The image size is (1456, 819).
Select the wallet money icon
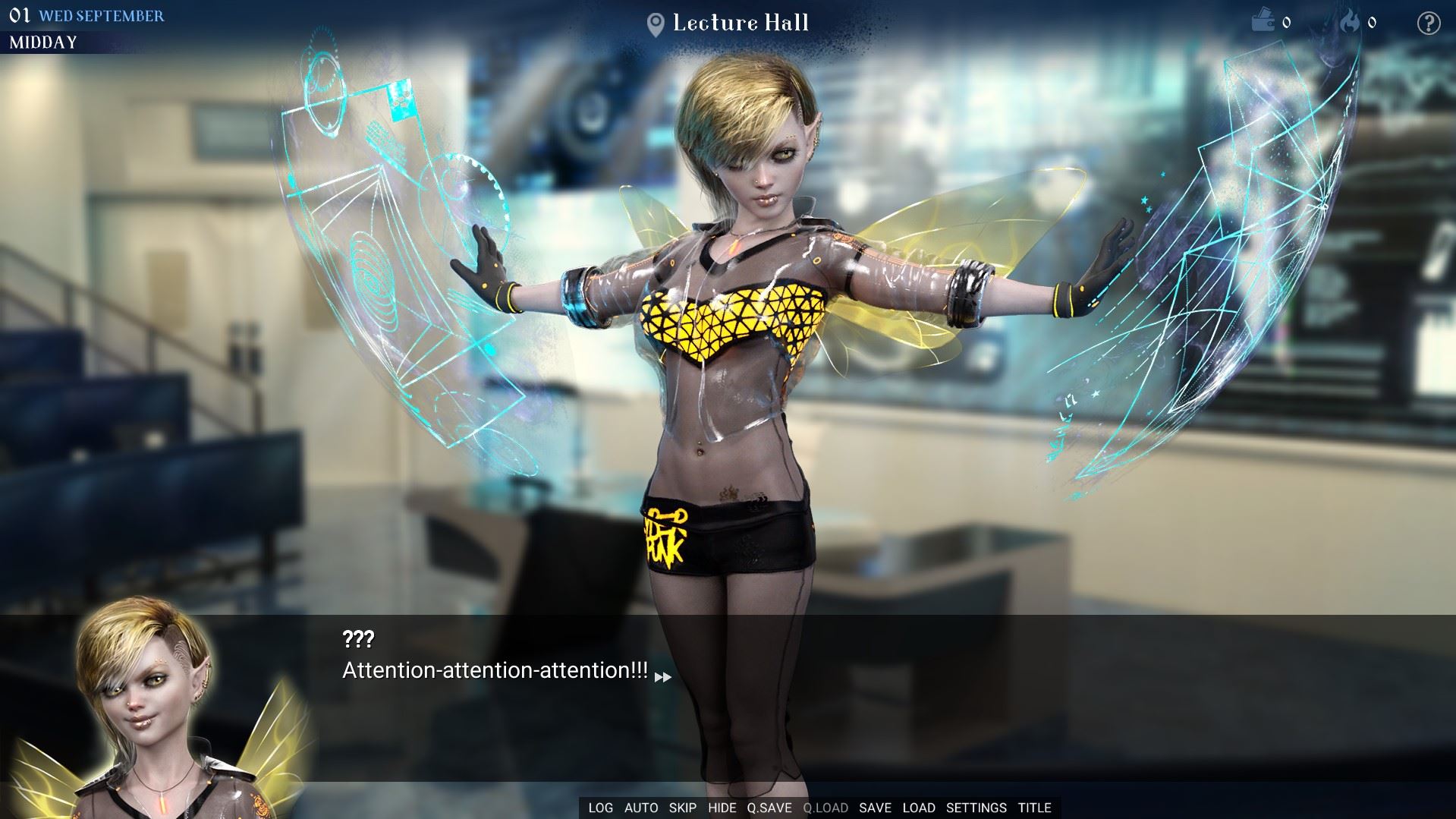click(x=1263, y=21)
